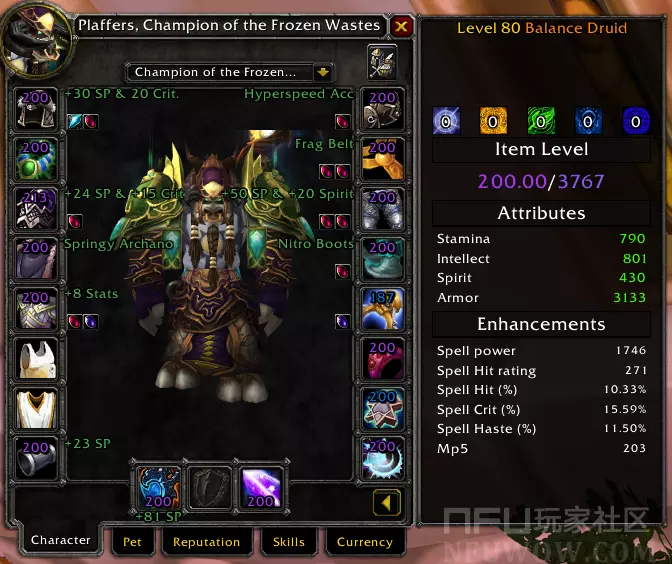Select the head armor slot
The height and width of the screenshot is (564, 672).
pos(35,108)
